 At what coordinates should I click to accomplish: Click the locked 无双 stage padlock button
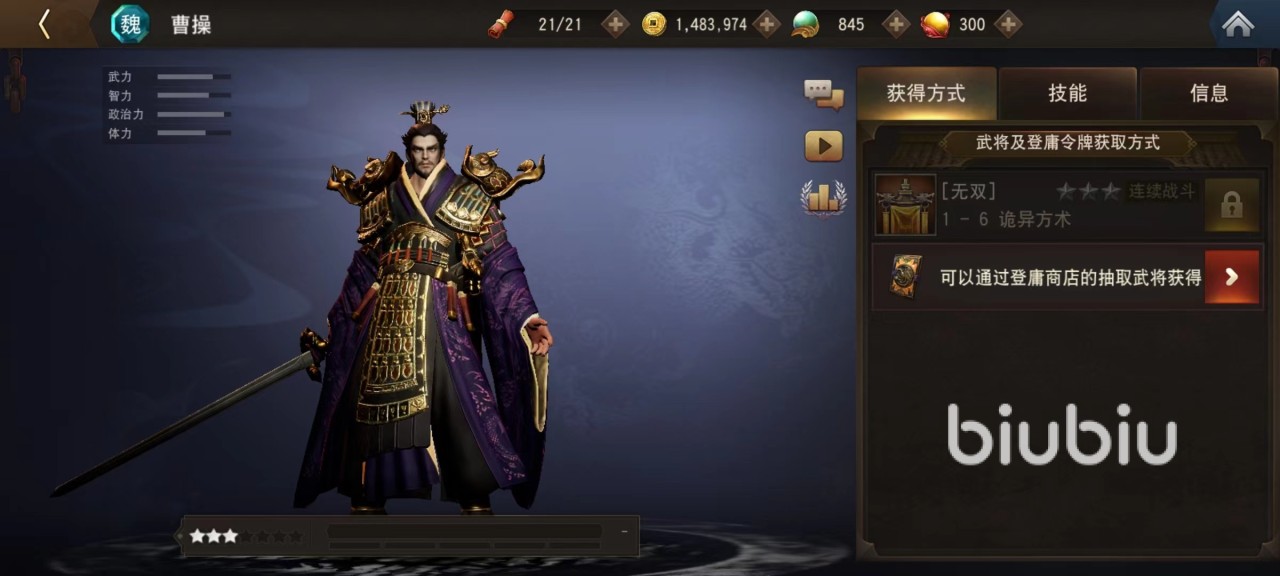tap(1231, 205)
